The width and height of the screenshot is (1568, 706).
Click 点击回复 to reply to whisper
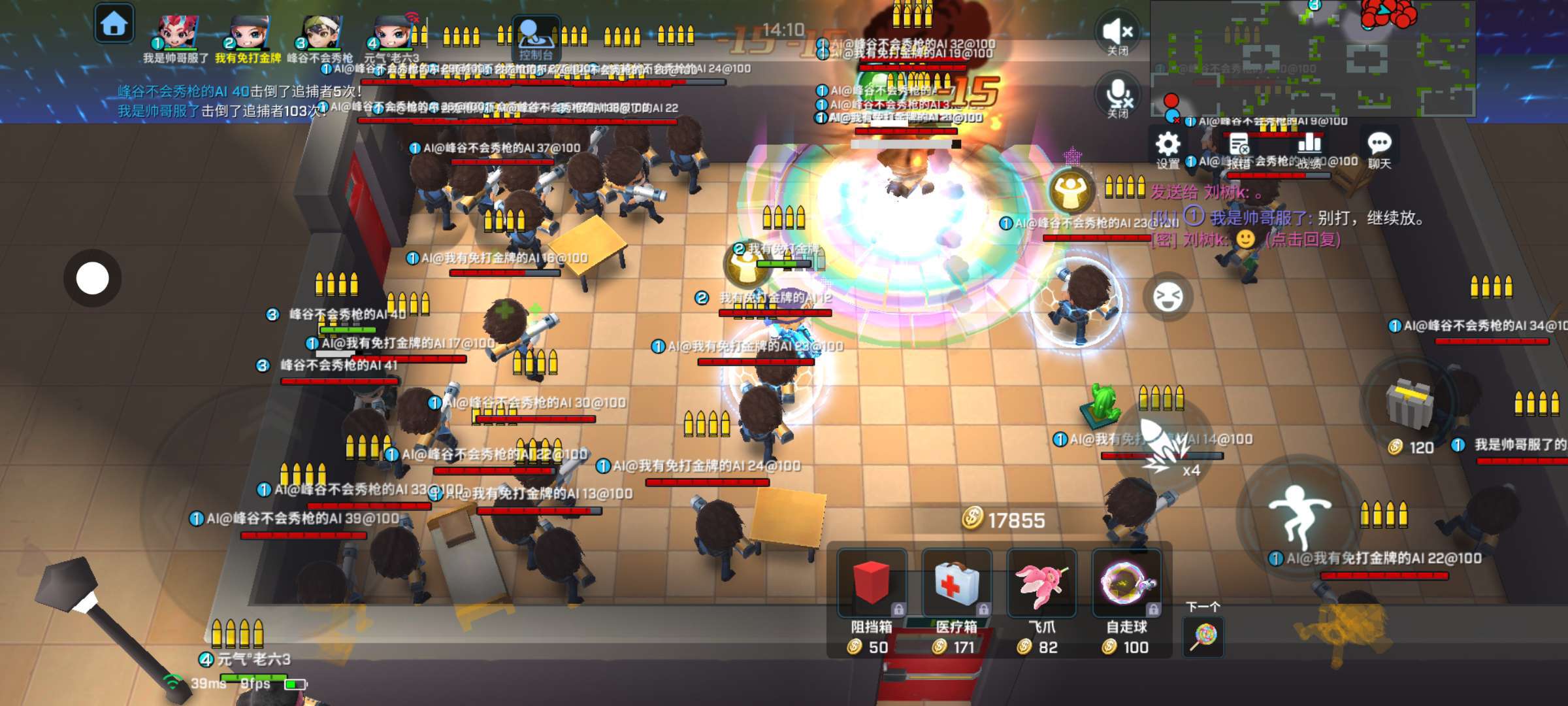(x=1303, y=239)
